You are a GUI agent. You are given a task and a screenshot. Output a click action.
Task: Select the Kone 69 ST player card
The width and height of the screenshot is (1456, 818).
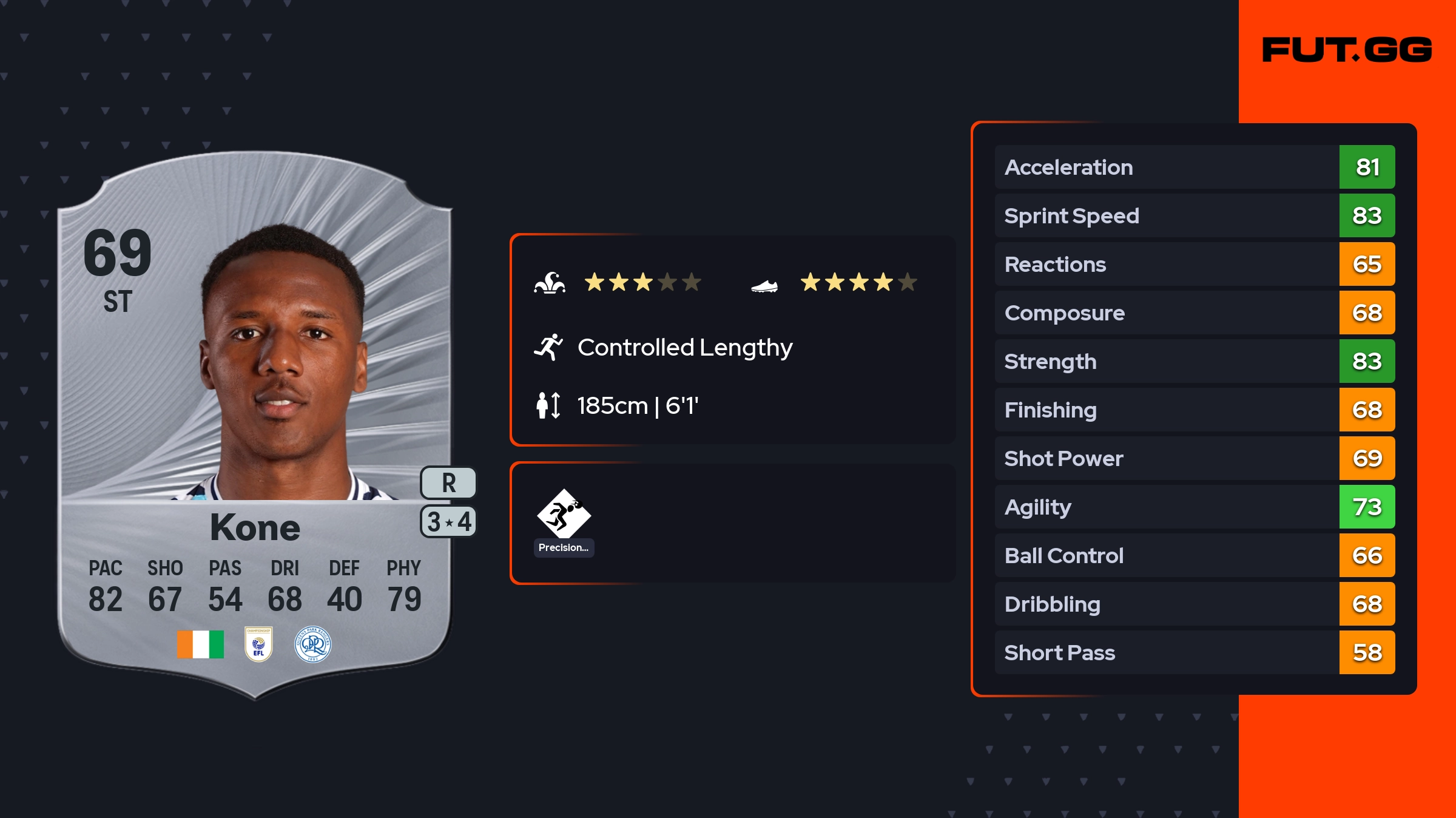point(255,425)
